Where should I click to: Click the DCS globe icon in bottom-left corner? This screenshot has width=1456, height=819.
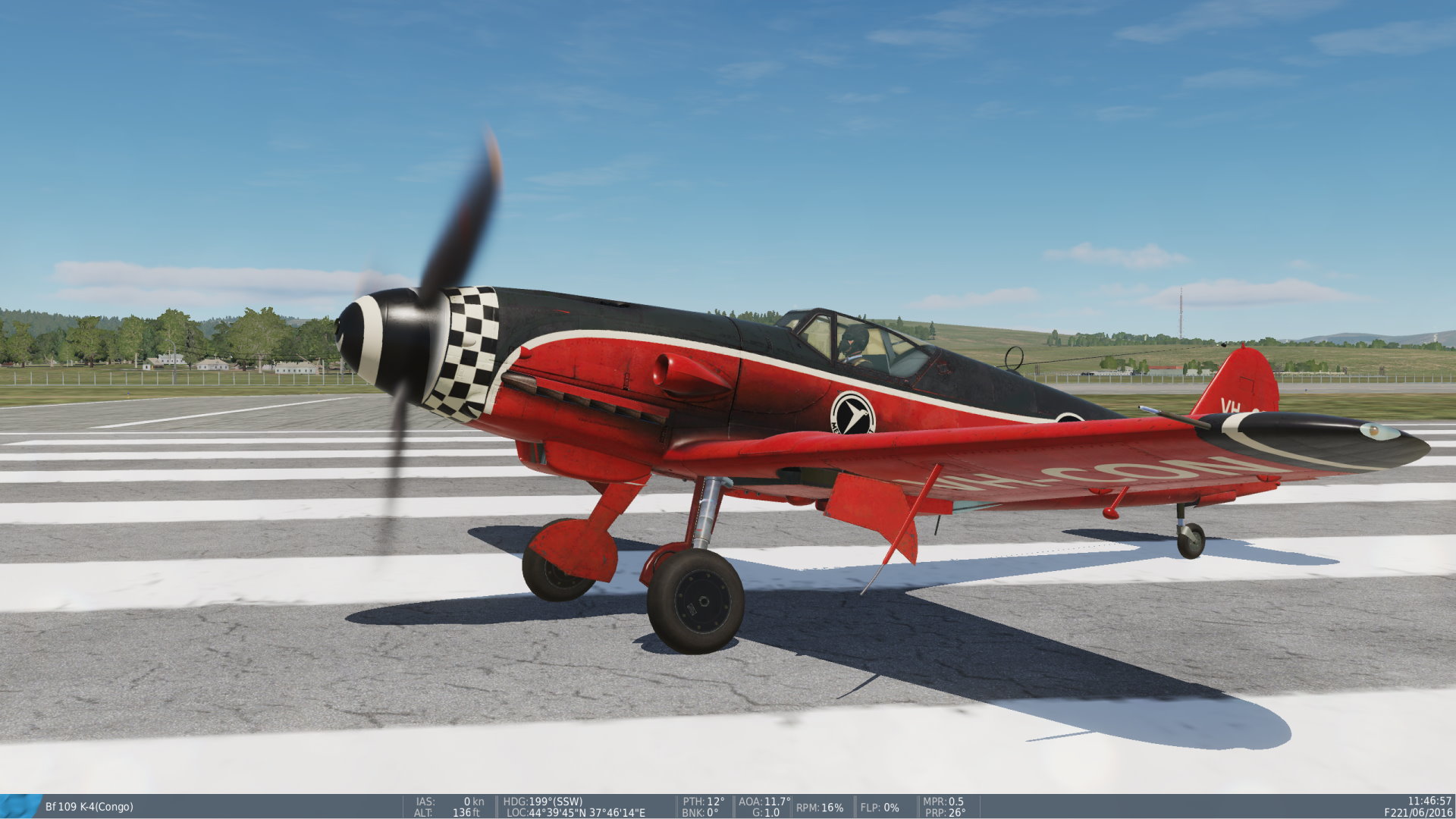[x=20, y=805]
